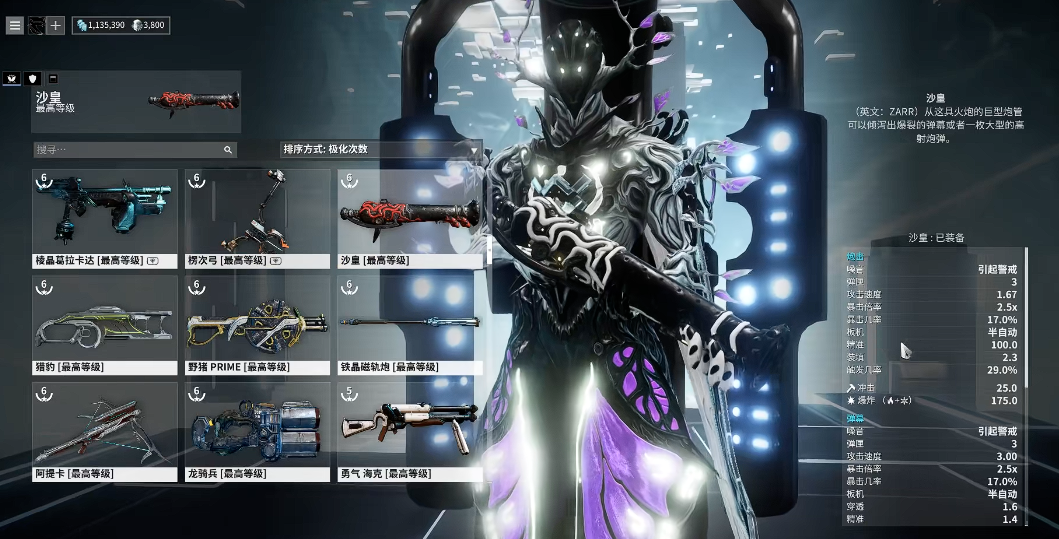Open the player profile avatar icon
This screenshot has height=539, width=1059.
coord(35,25)
